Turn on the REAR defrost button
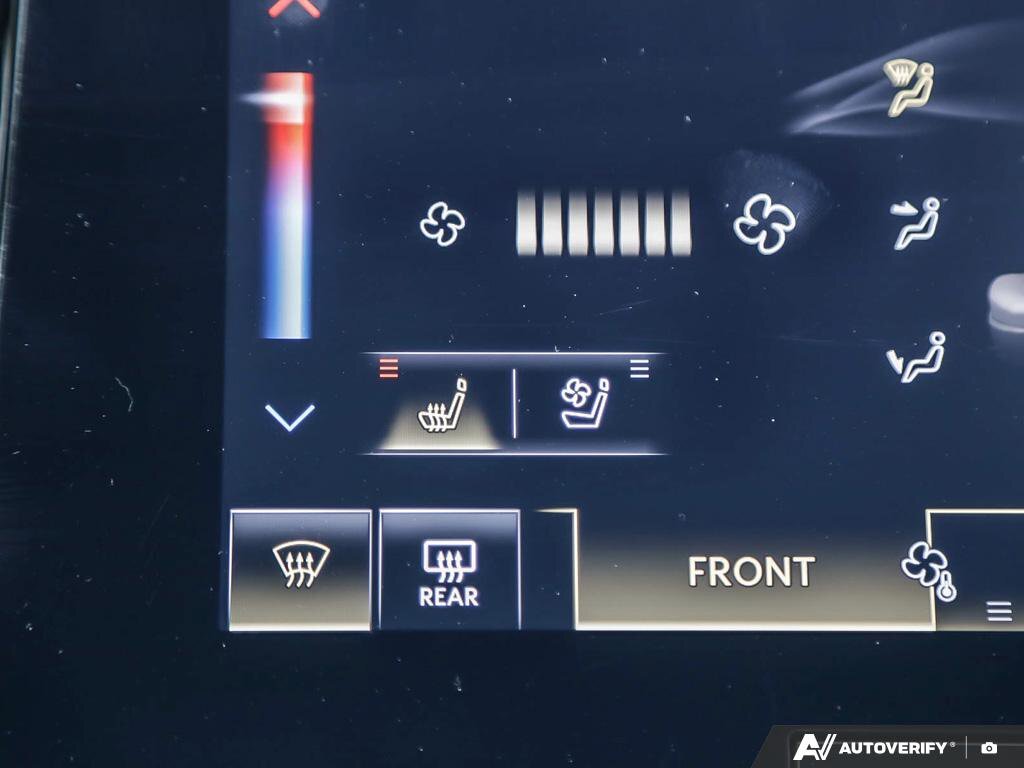The width and height of the screenshot is (1024, 768). (x=449, y=571)
